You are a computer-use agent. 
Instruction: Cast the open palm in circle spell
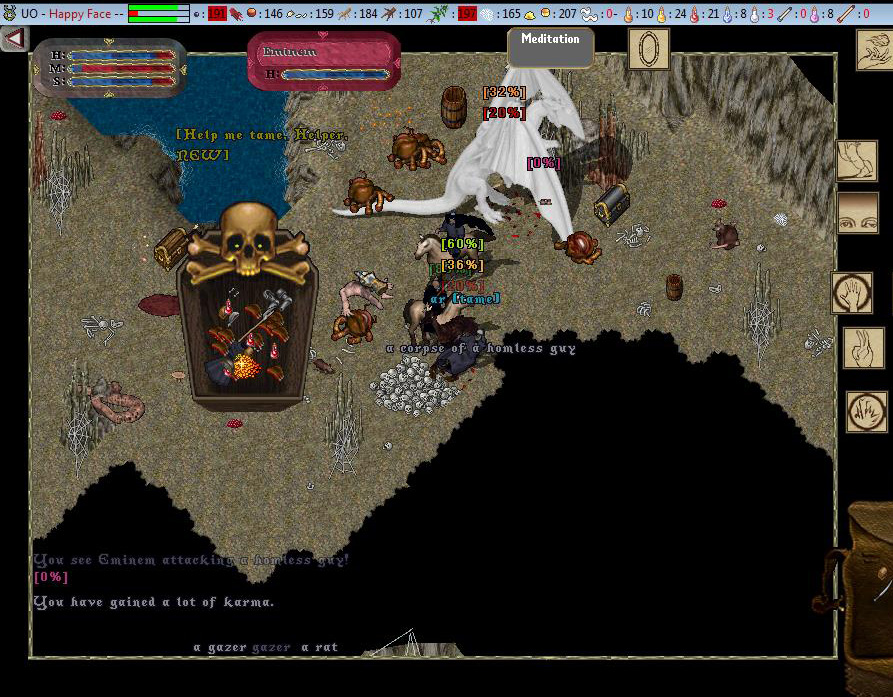pos(852,293)
